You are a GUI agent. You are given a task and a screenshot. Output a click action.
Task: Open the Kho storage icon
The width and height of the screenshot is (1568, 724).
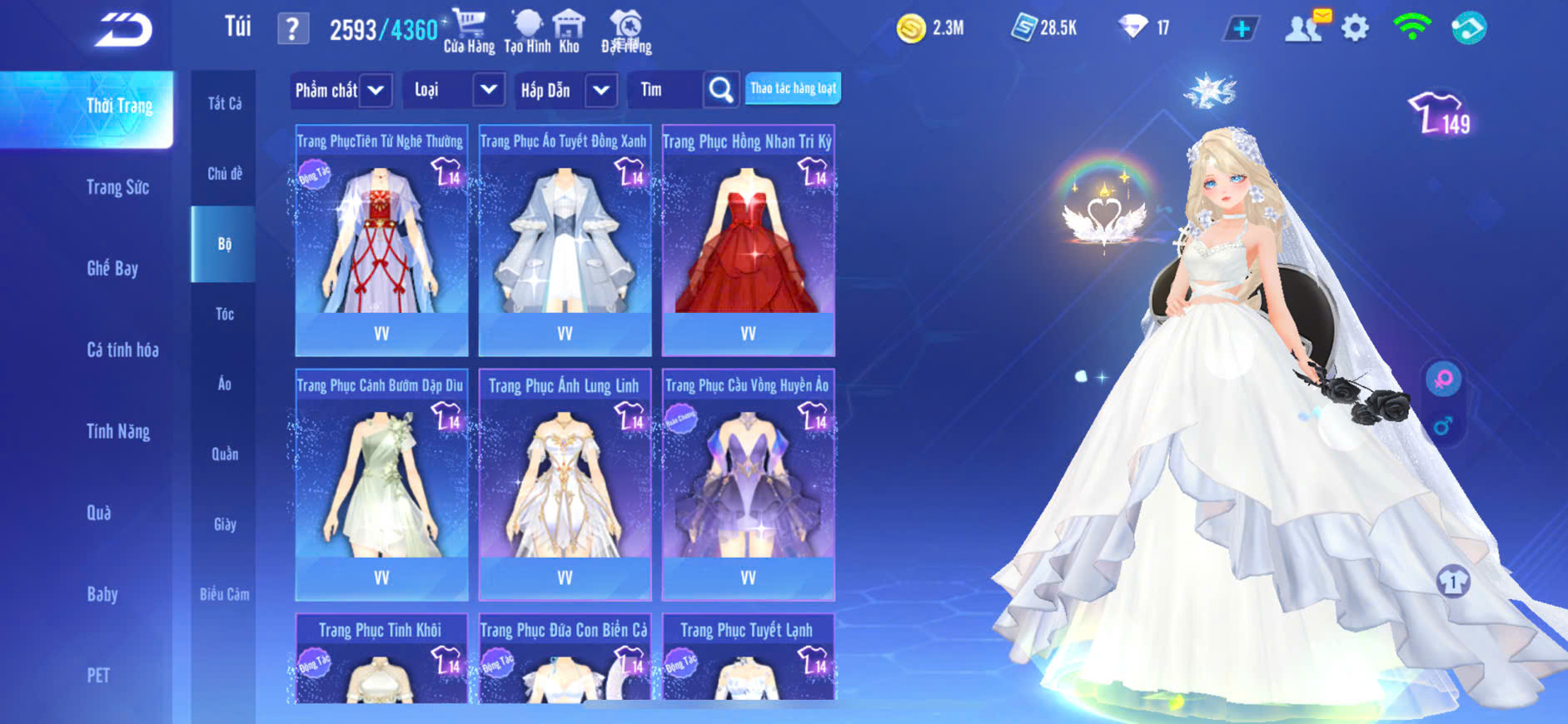tap(570, 31)
